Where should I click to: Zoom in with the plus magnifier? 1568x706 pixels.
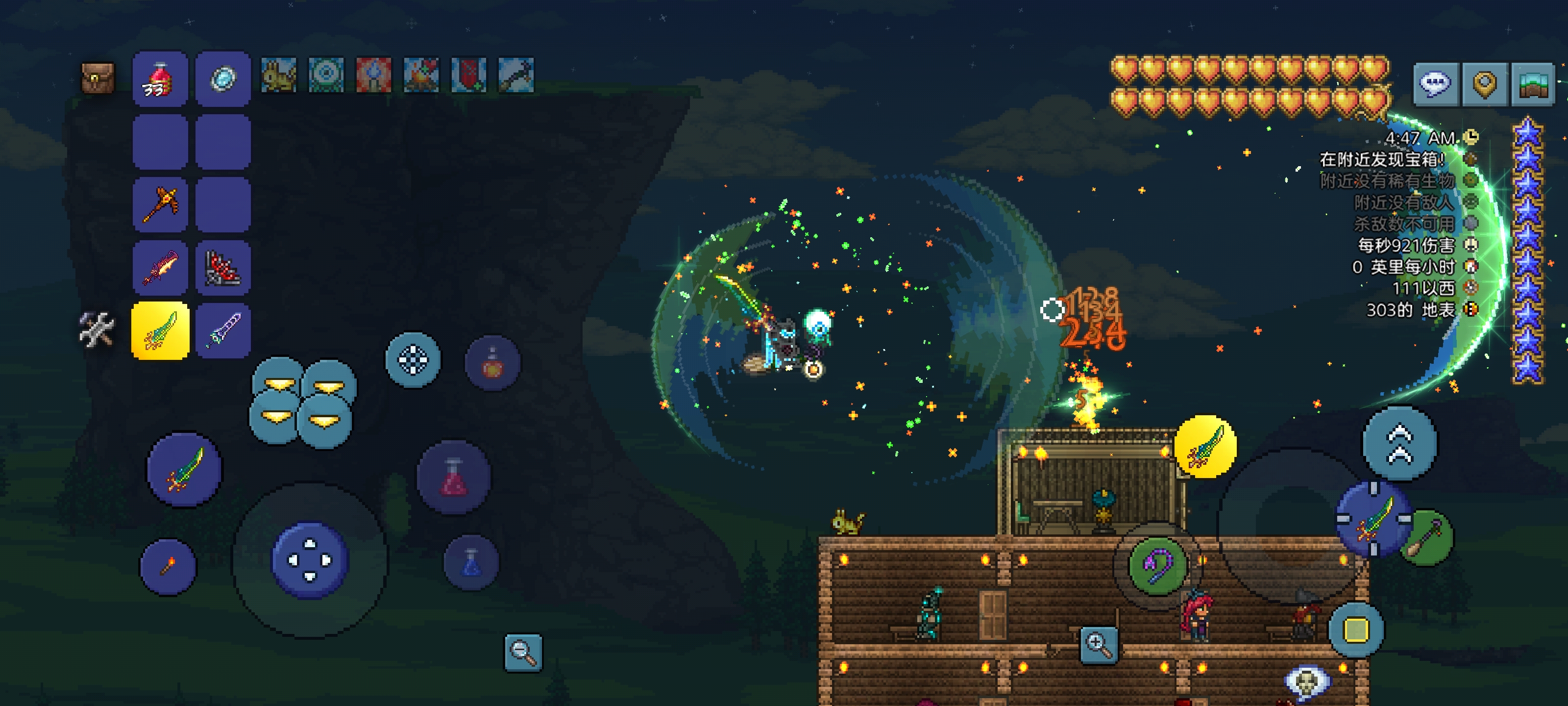click(1098, 645)
